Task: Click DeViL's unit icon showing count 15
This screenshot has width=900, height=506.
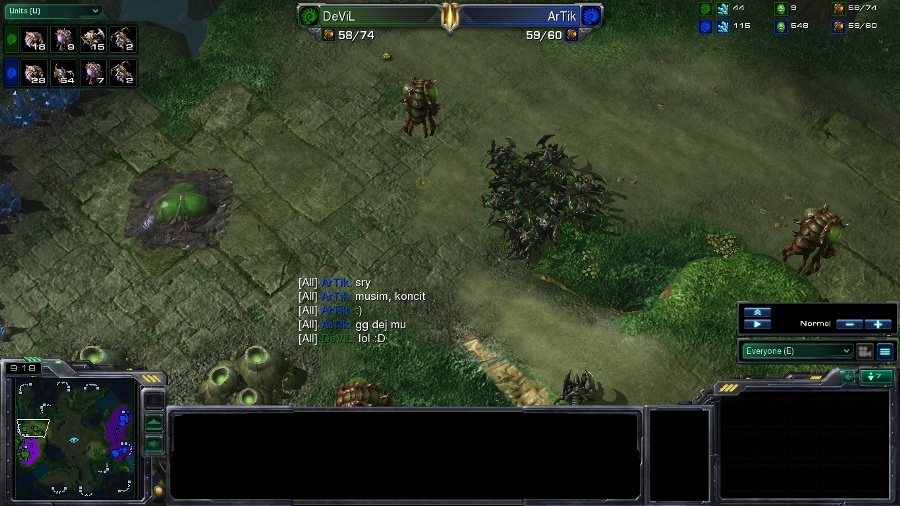Action: tap(93, 40)
